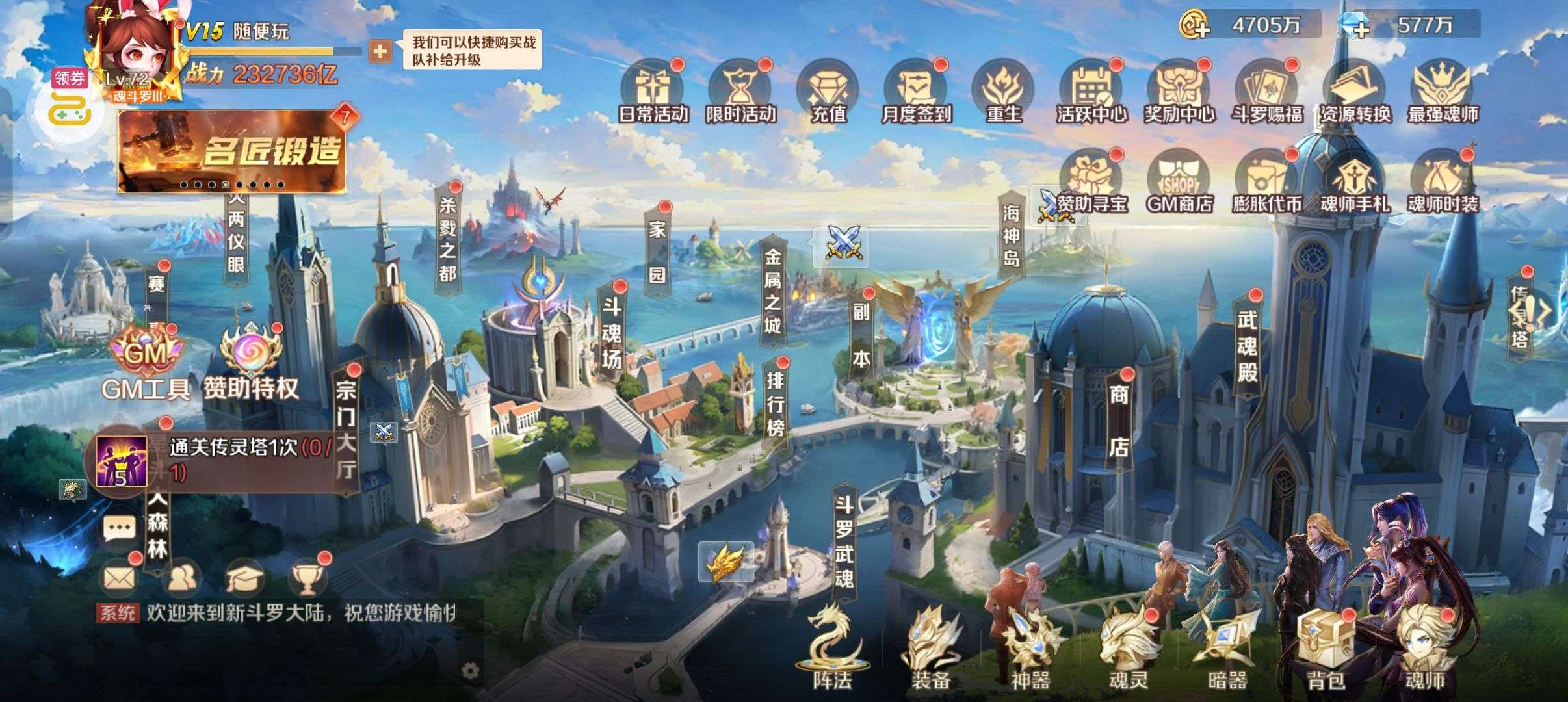Open the 魂灵 soul spirit menu

[1128, 647]
